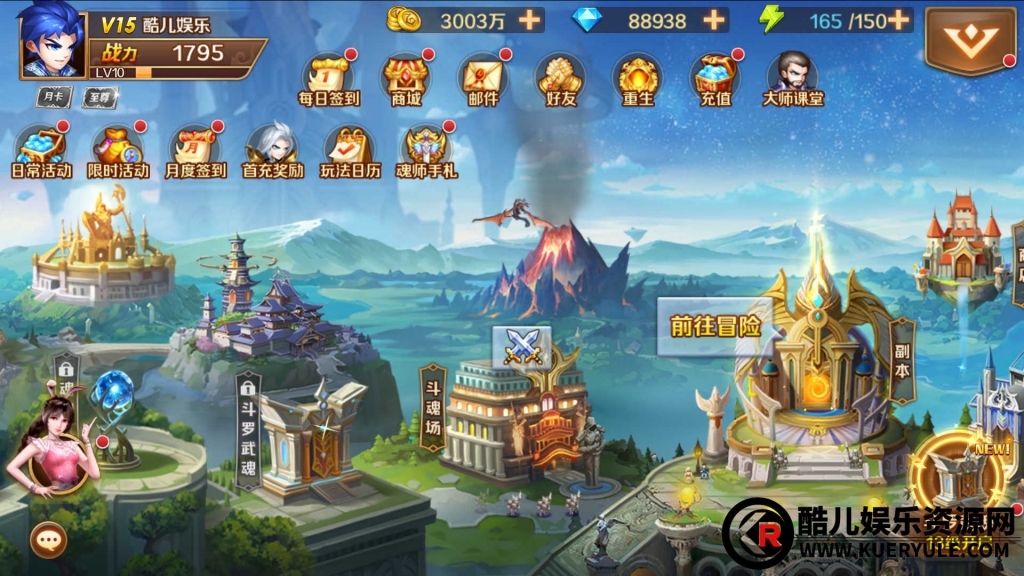Open the chat bubble button

coord(47,540)
